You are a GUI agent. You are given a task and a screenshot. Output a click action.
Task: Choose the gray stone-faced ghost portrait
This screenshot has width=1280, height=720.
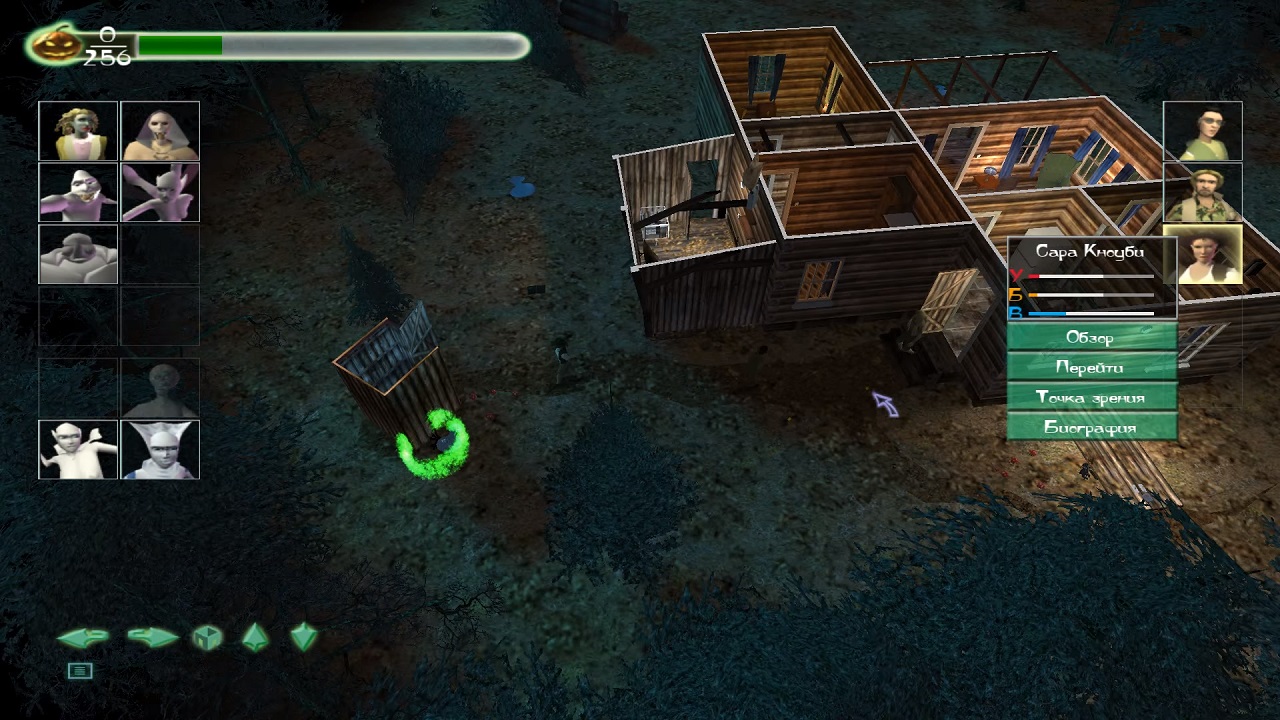(x=78, y=254)
